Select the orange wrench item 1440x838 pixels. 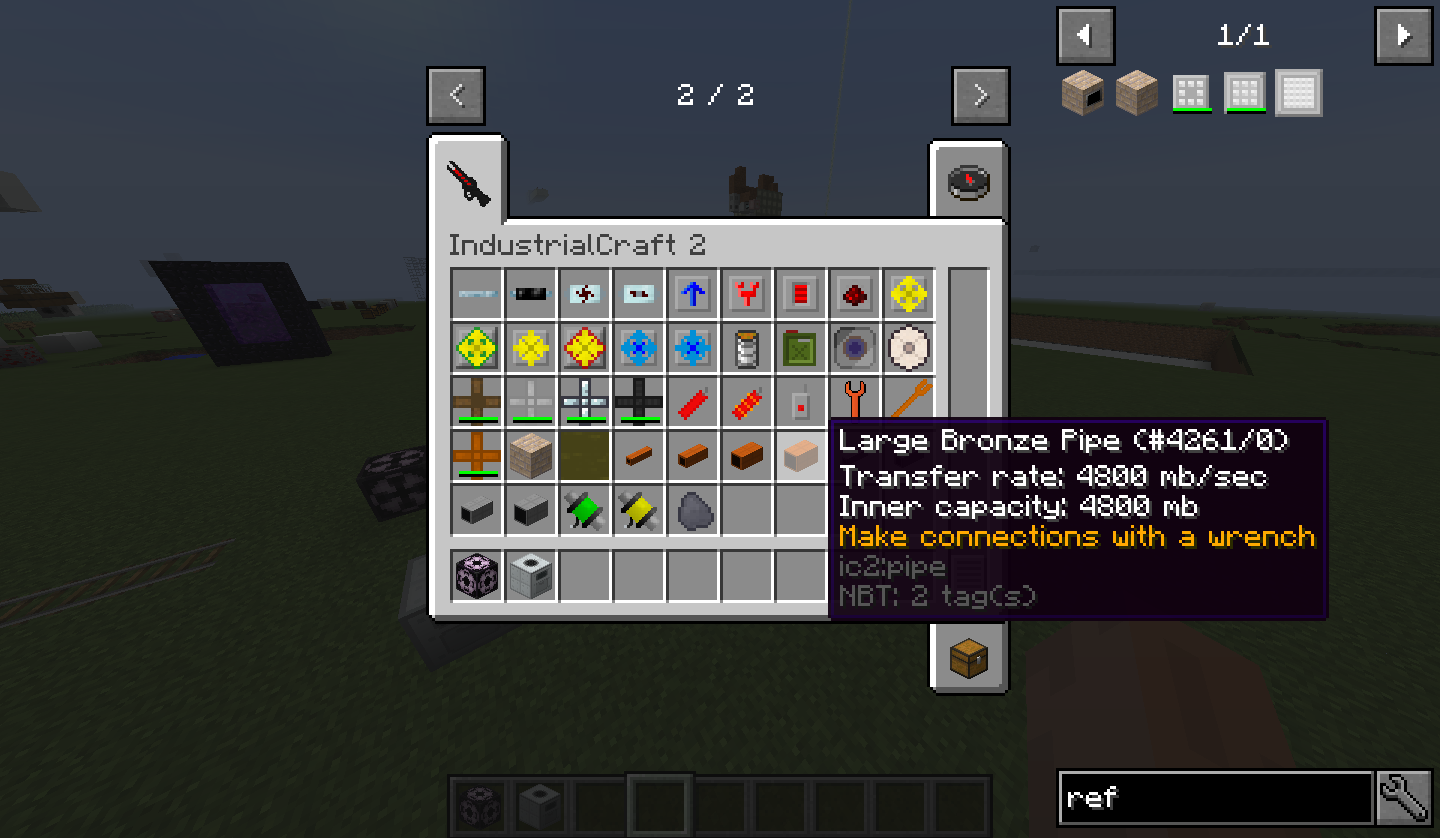855,402
